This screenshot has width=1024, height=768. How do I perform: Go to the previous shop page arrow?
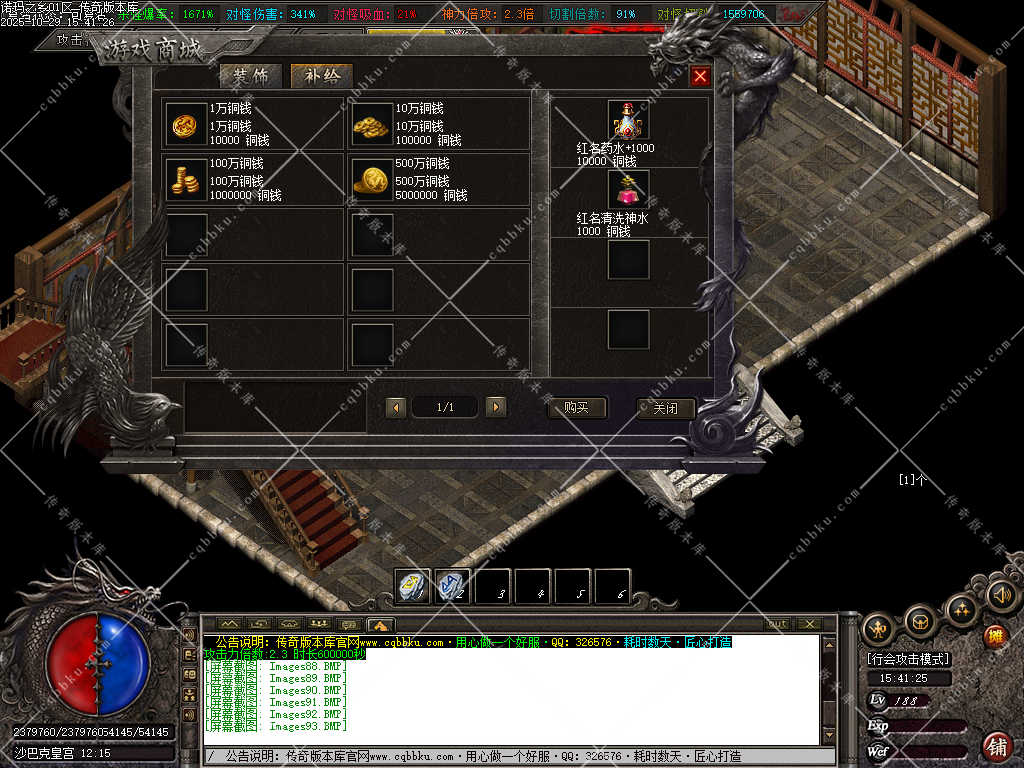tap(396, 407)
